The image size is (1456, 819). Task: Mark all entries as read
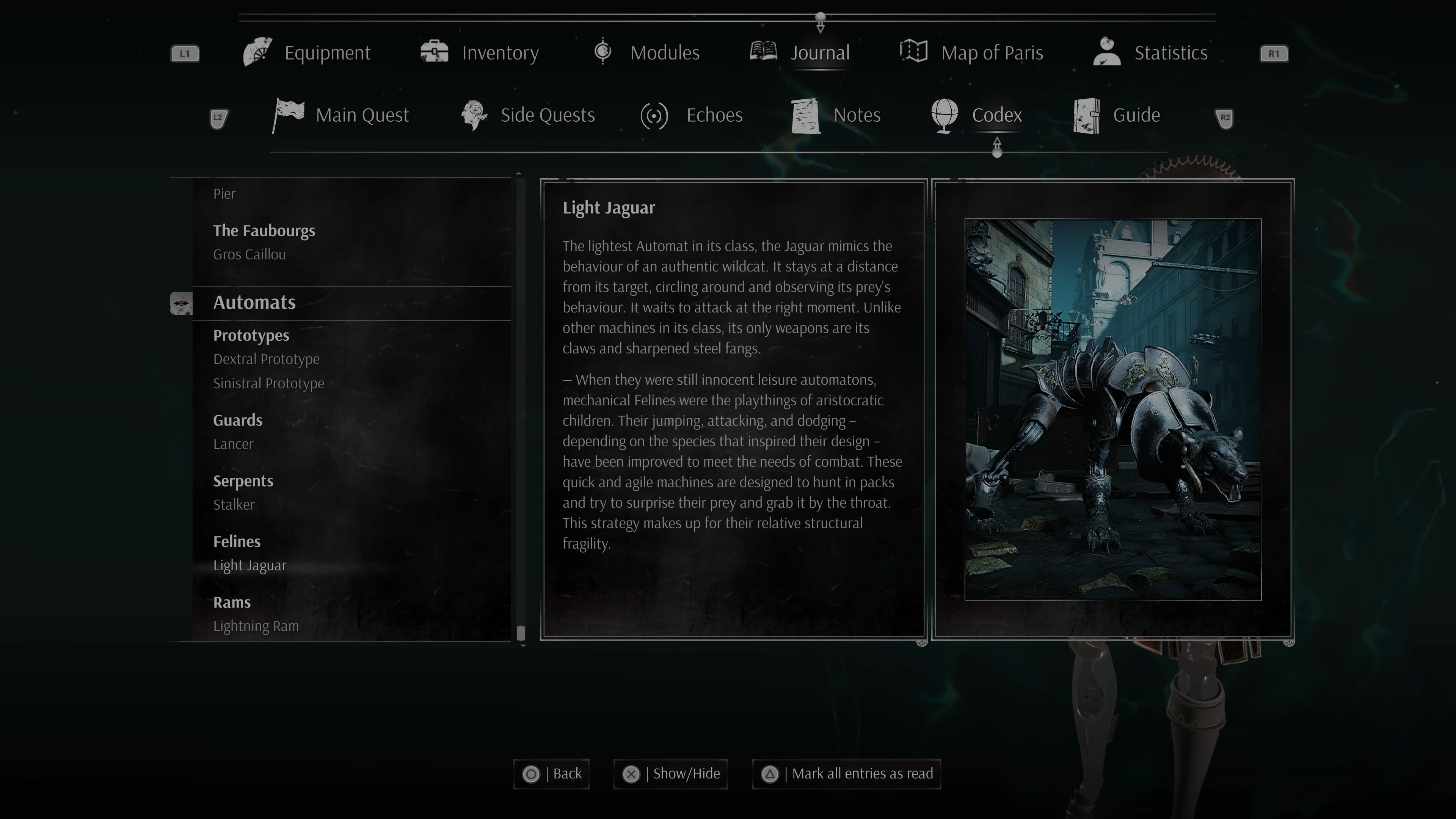[846, 774]
